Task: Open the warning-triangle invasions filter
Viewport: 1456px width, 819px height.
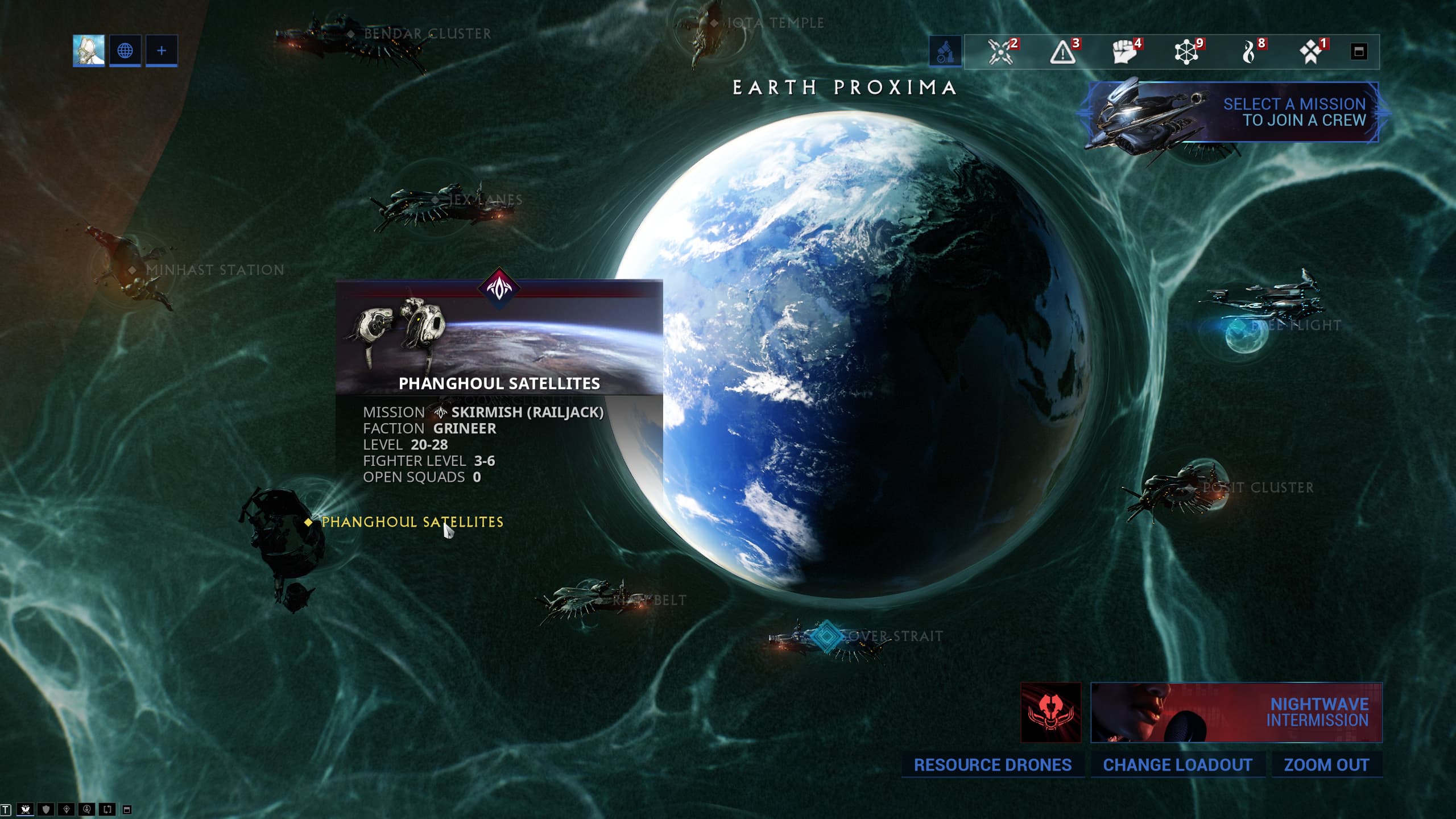Action: [x=1064, y=52]
